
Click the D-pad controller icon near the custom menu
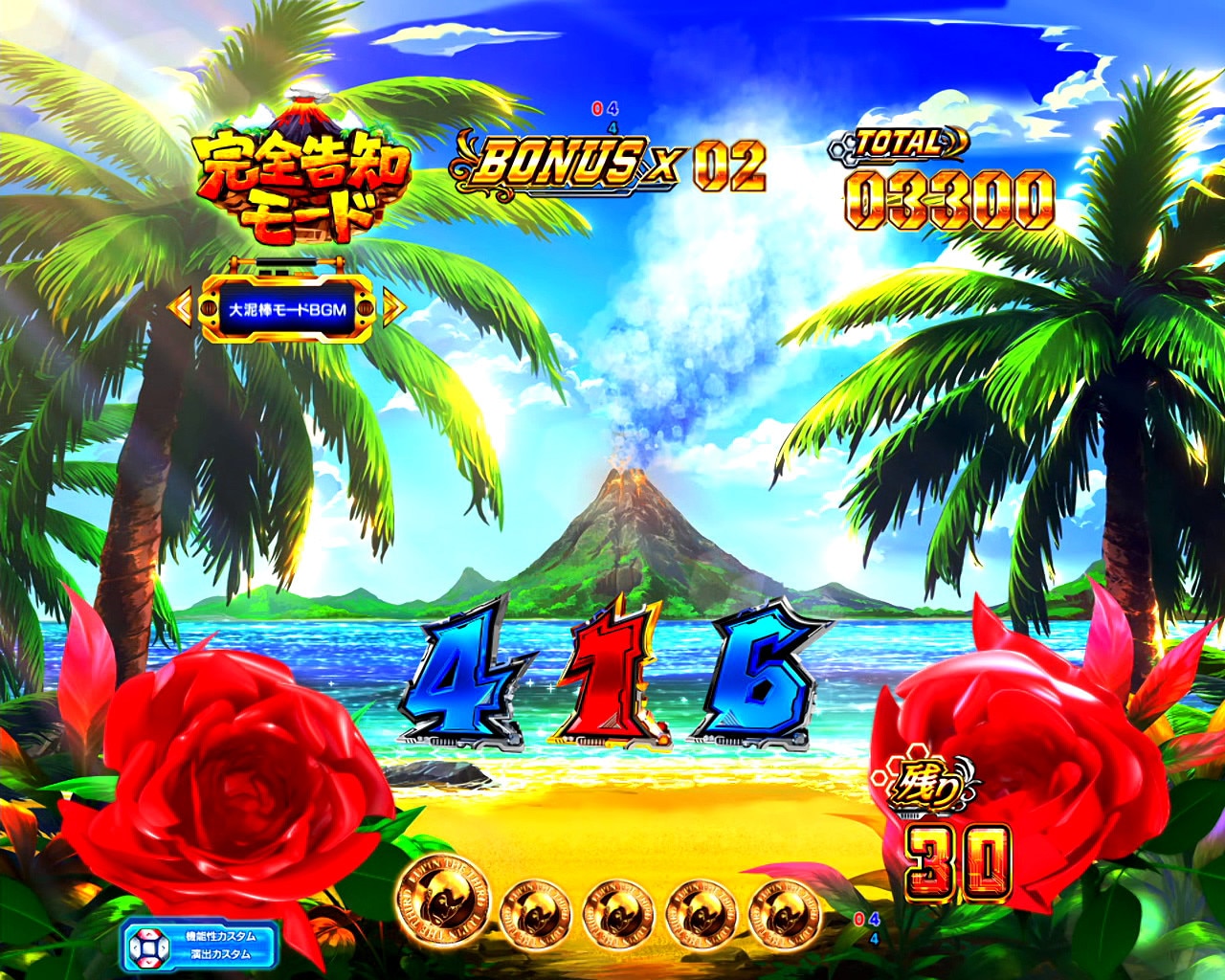click(x=149, y=946)
